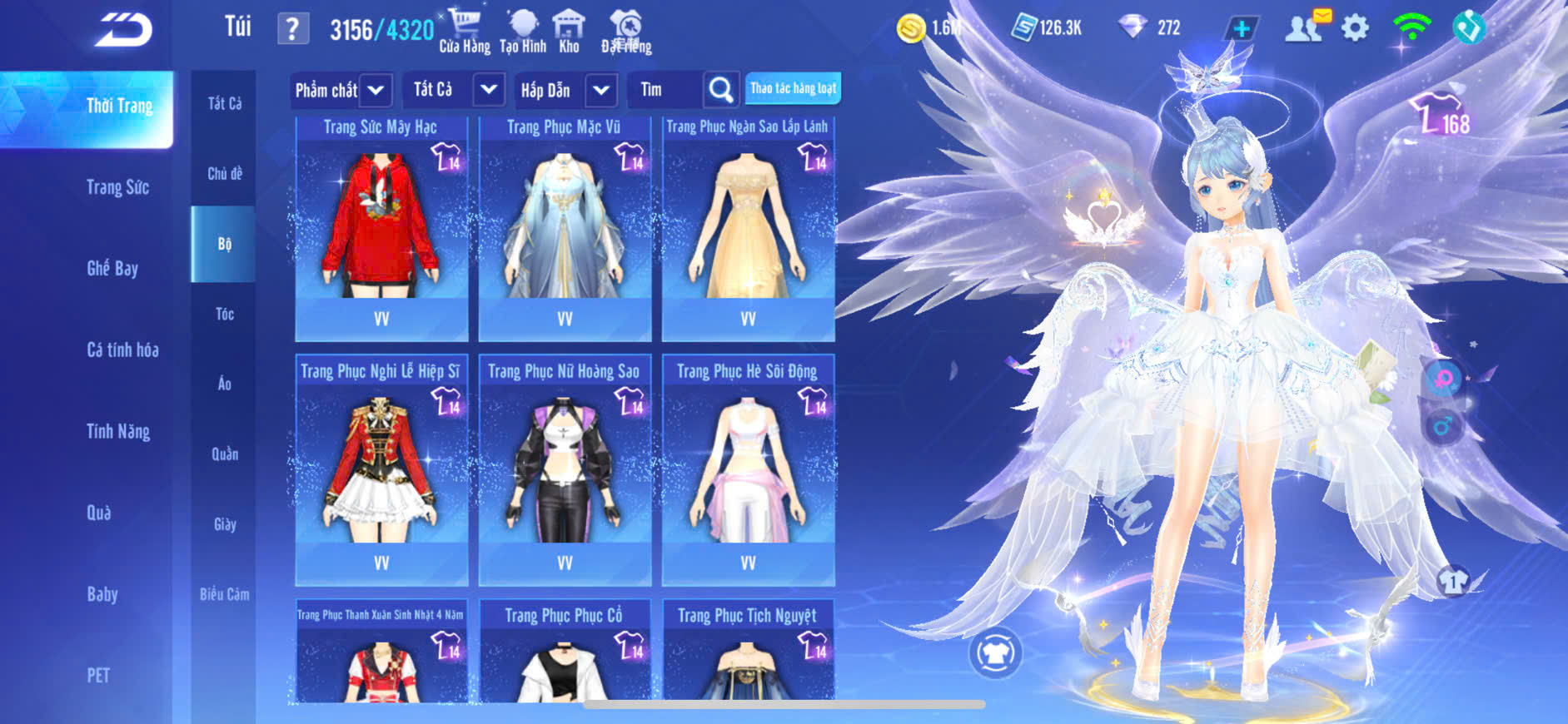Image resolution: width=1568 pixels, height=724 pixels.
Task: Pick the Trang Phục Hè Sôi Động outfit
Action: (x=748, y=469)
